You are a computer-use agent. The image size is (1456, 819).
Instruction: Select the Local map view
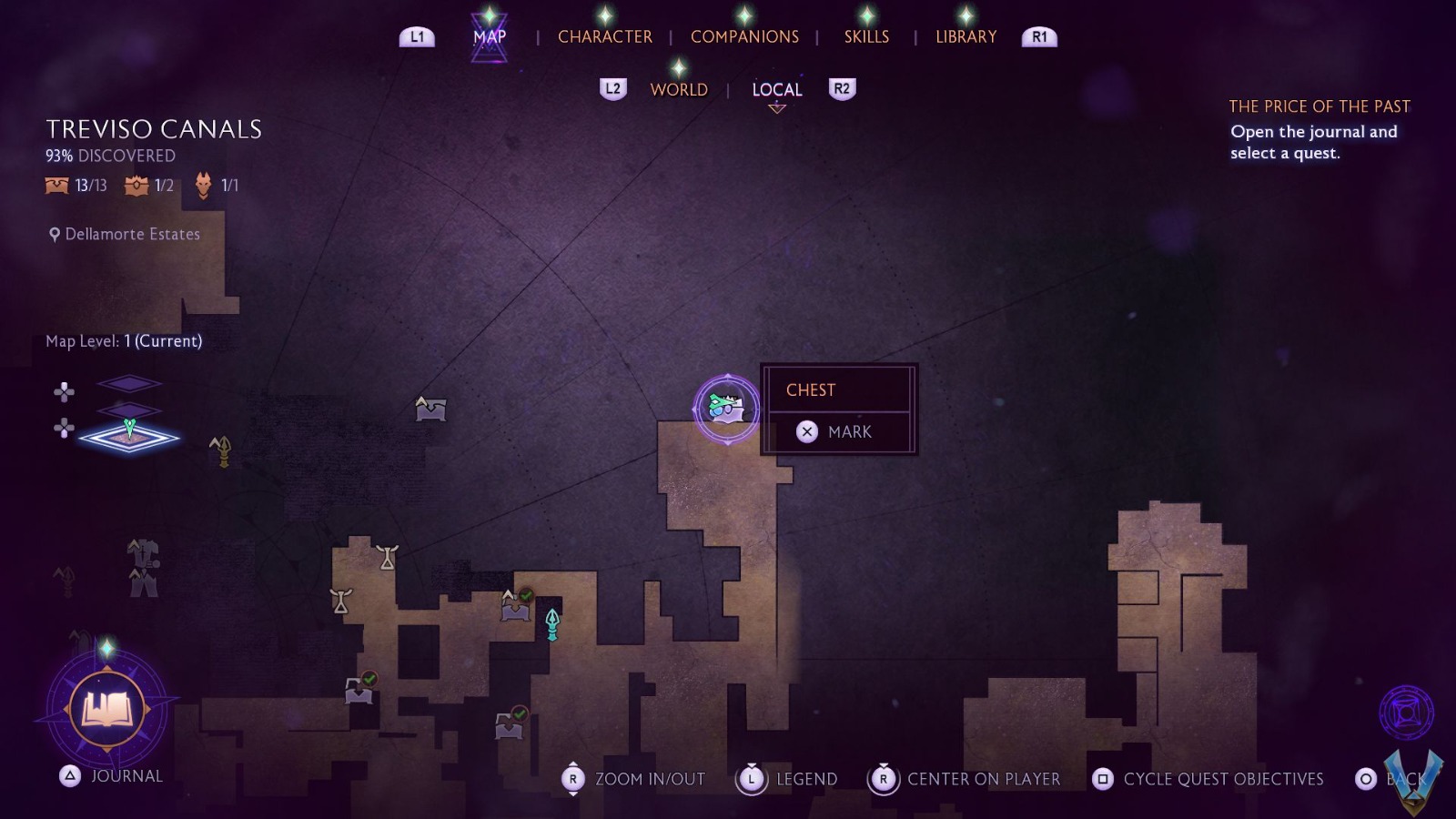click(x=776, y=89)
